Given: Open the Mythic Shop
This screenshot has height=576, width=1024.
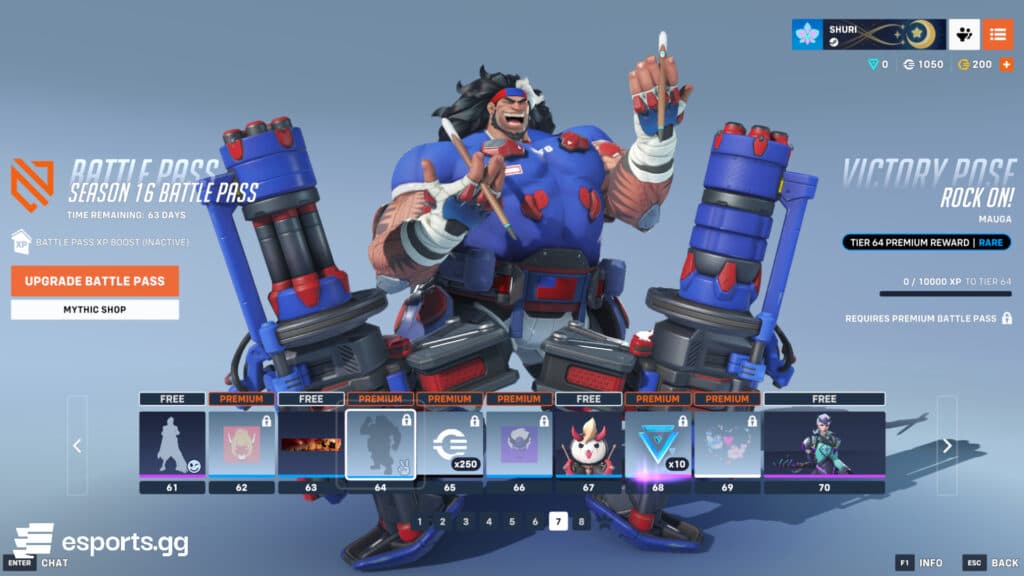Looking at the screenshot, I should pyautogui.click(x=95, y=310).
